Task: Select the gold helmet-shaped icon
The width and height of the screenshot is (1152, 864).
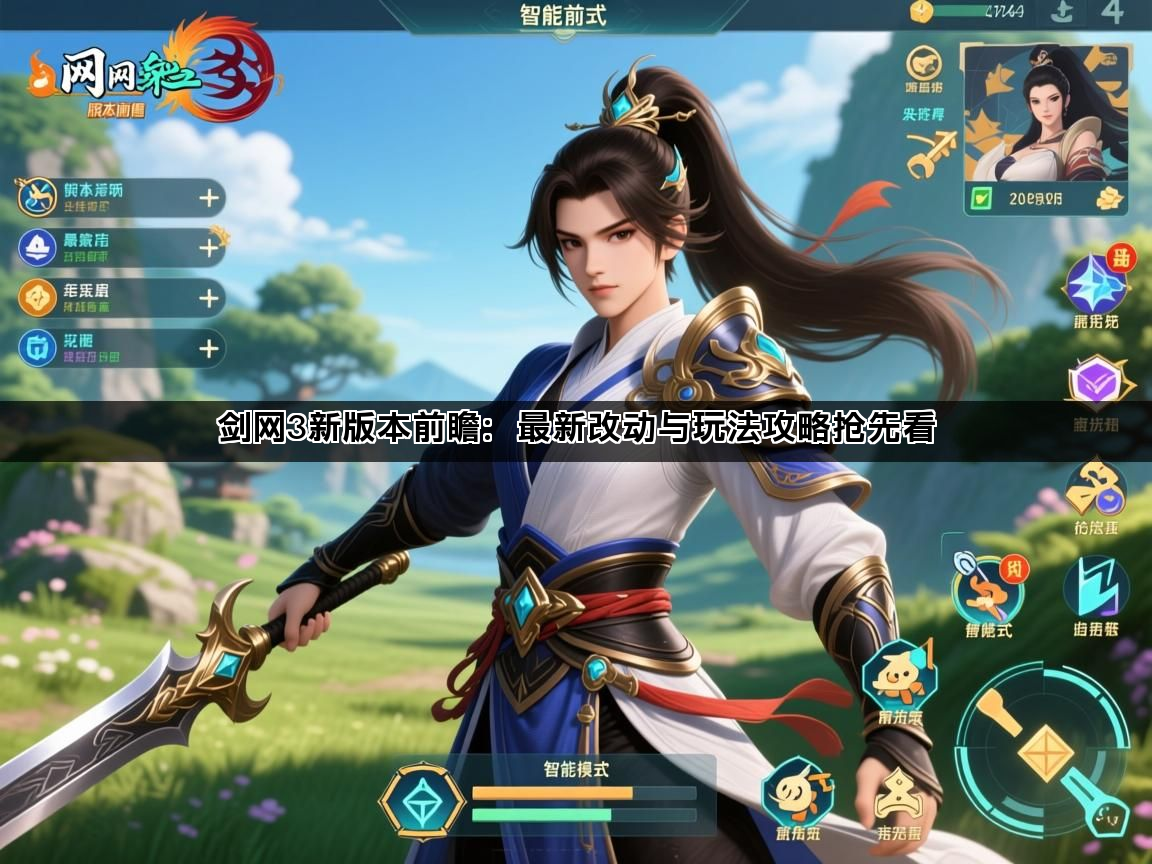Action: point(899,797)
